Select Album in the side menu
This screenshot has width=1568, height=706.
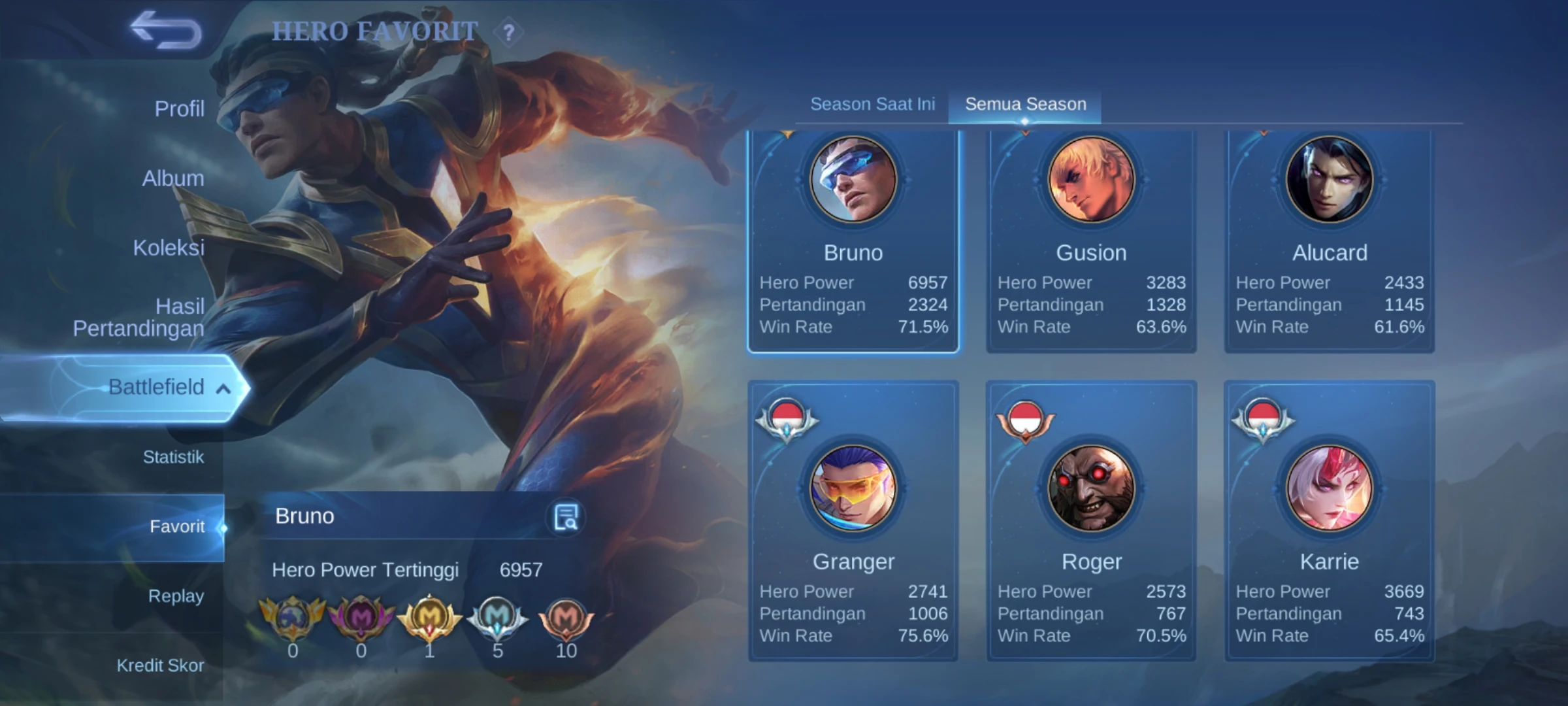pos(173,178)
